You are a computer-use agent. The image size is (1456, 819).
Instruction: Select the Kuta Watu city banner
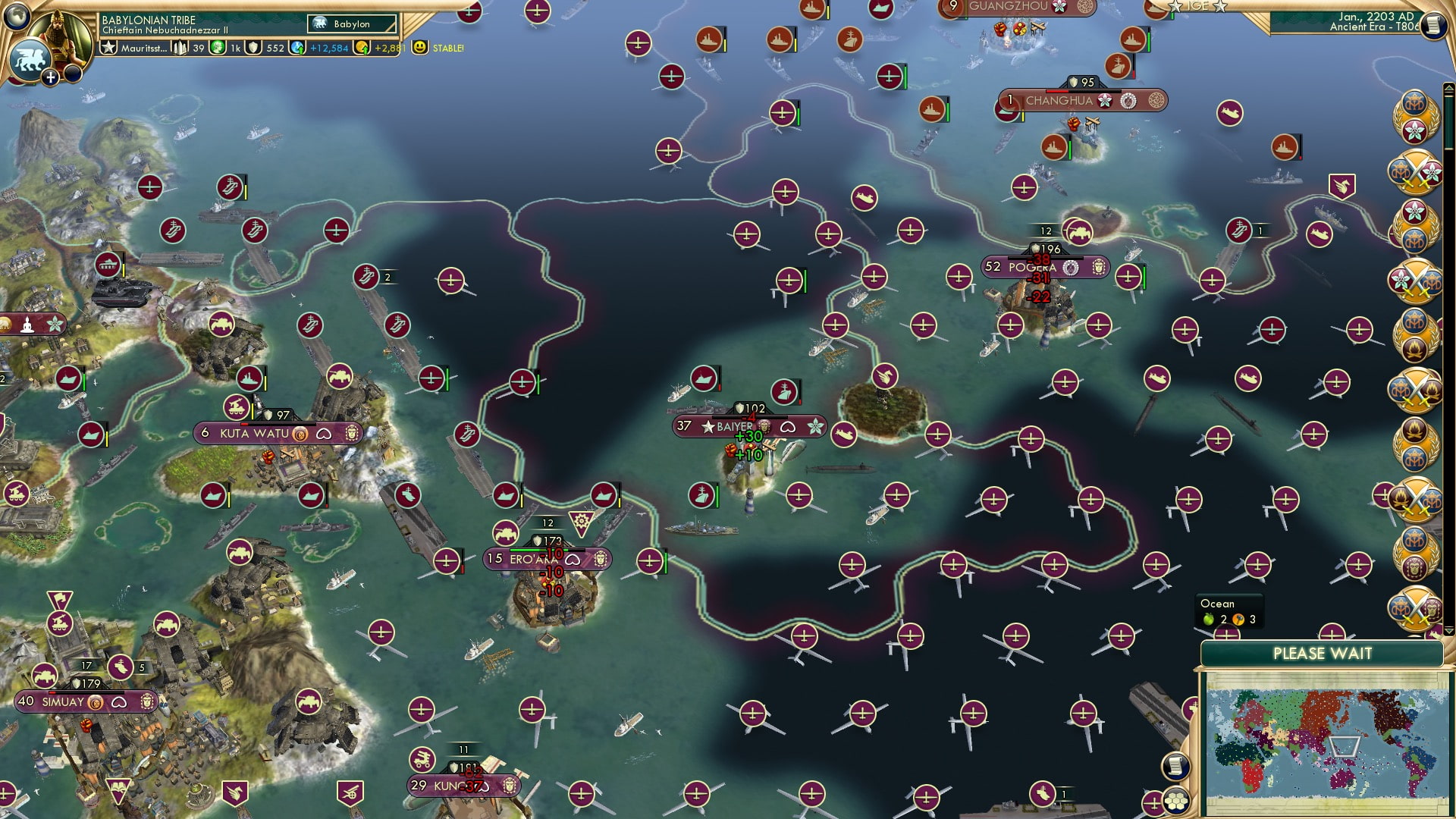[x=278, y=434]
